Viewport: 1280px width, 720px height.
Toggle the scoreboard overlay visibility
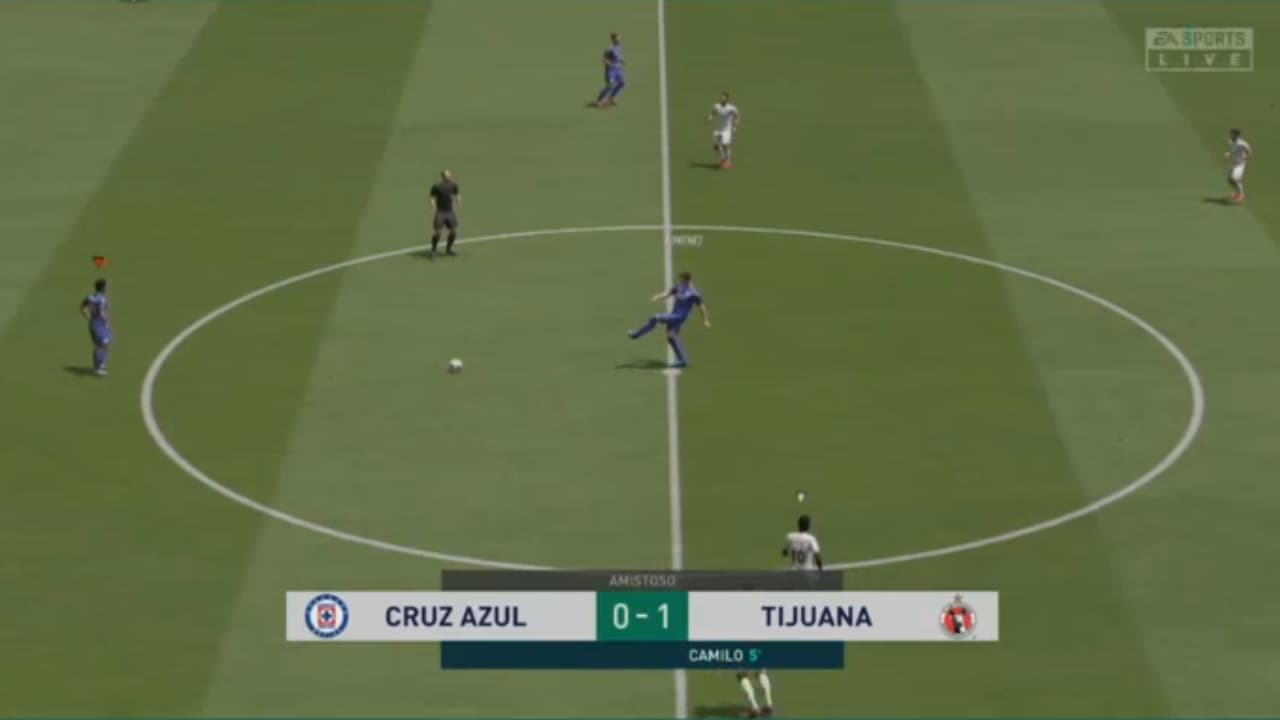[x=640, y=617]
